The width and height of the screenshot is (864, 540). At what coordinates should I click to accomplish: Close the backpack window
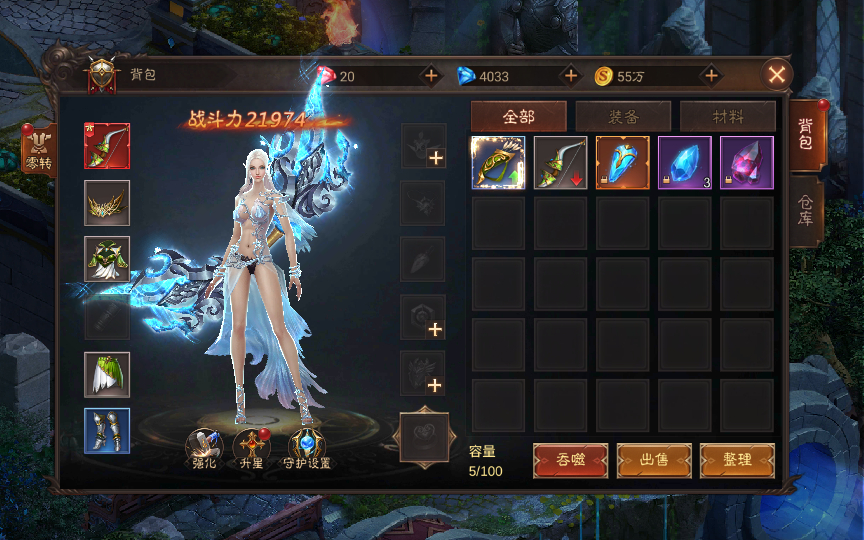[776, 74]
